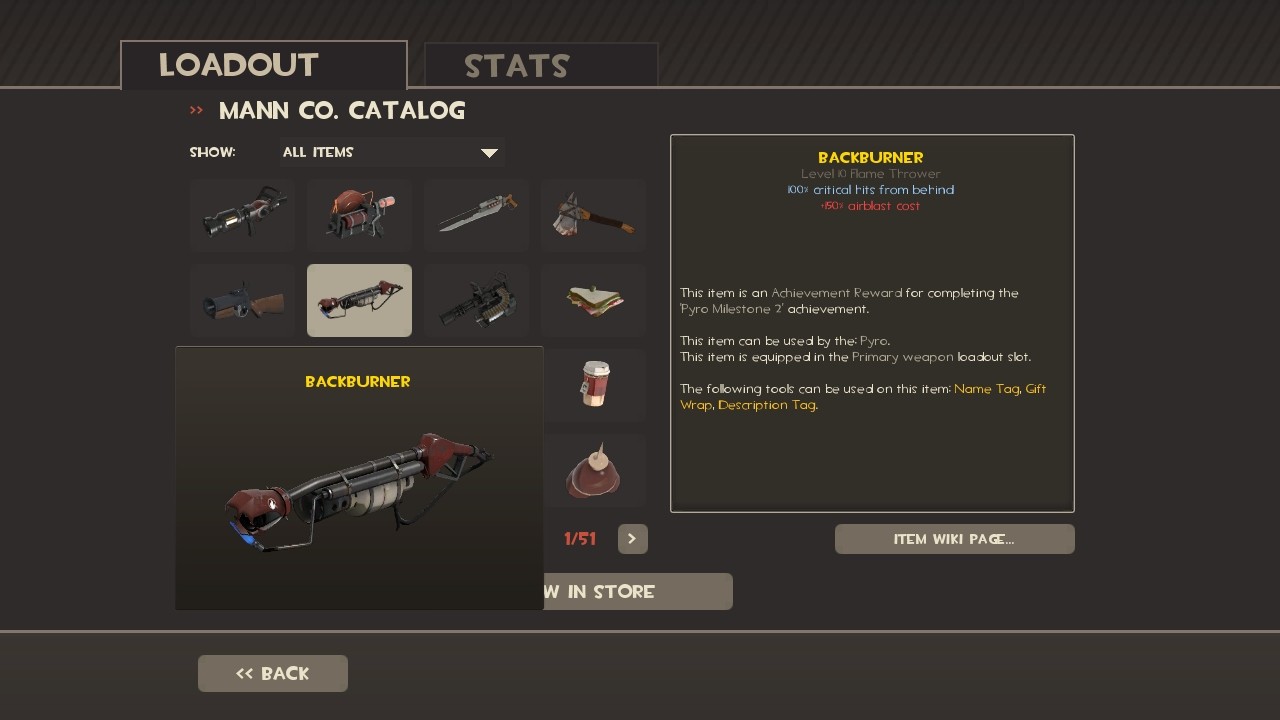Viewport: 1280px width, 720px height.
Task: Select the sandwich item in the grid
Action: point(593,300)
